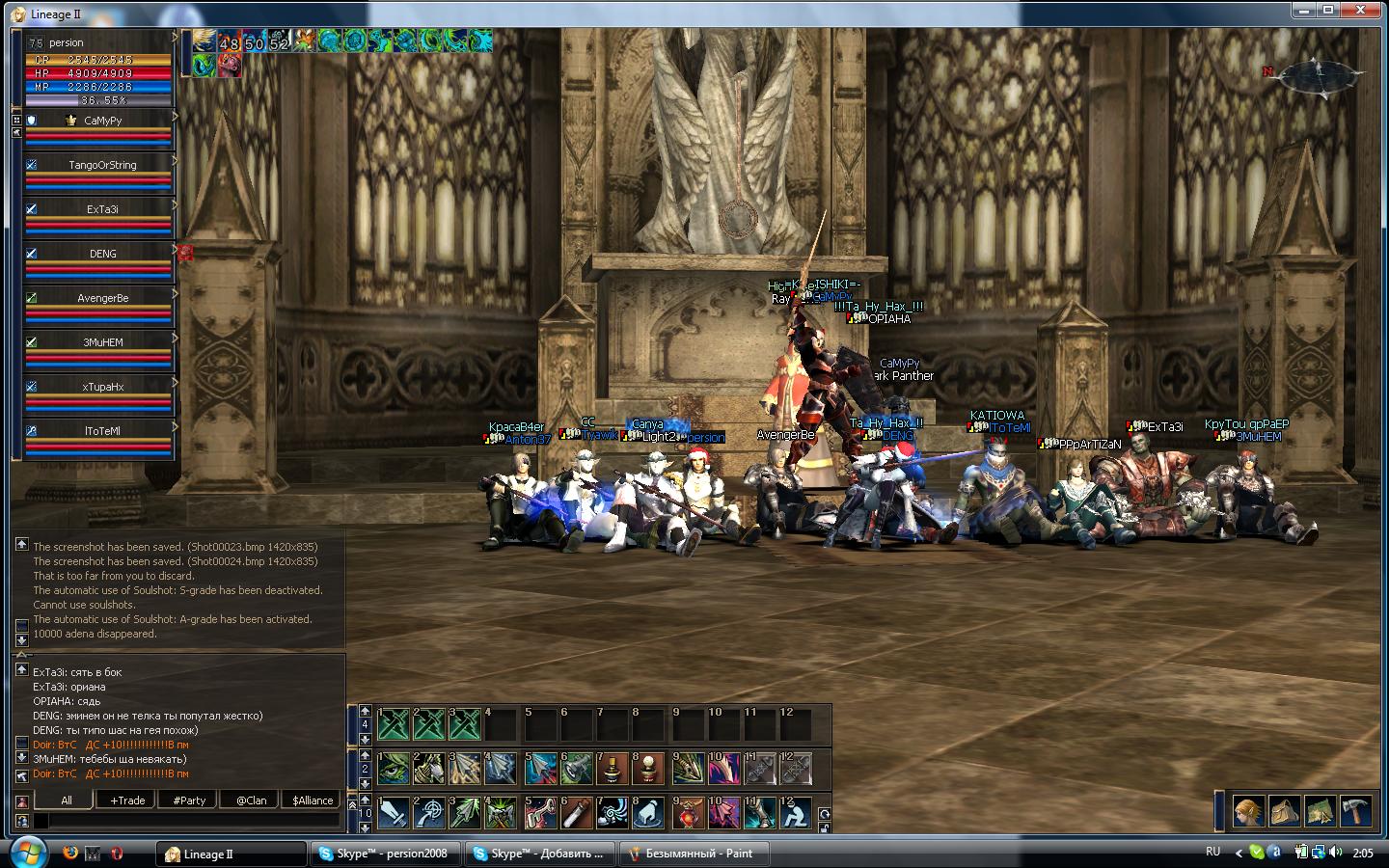Use the key skill in slot 5
Image resolution: width=1389 pixels, height=868 pixels.
541,815
